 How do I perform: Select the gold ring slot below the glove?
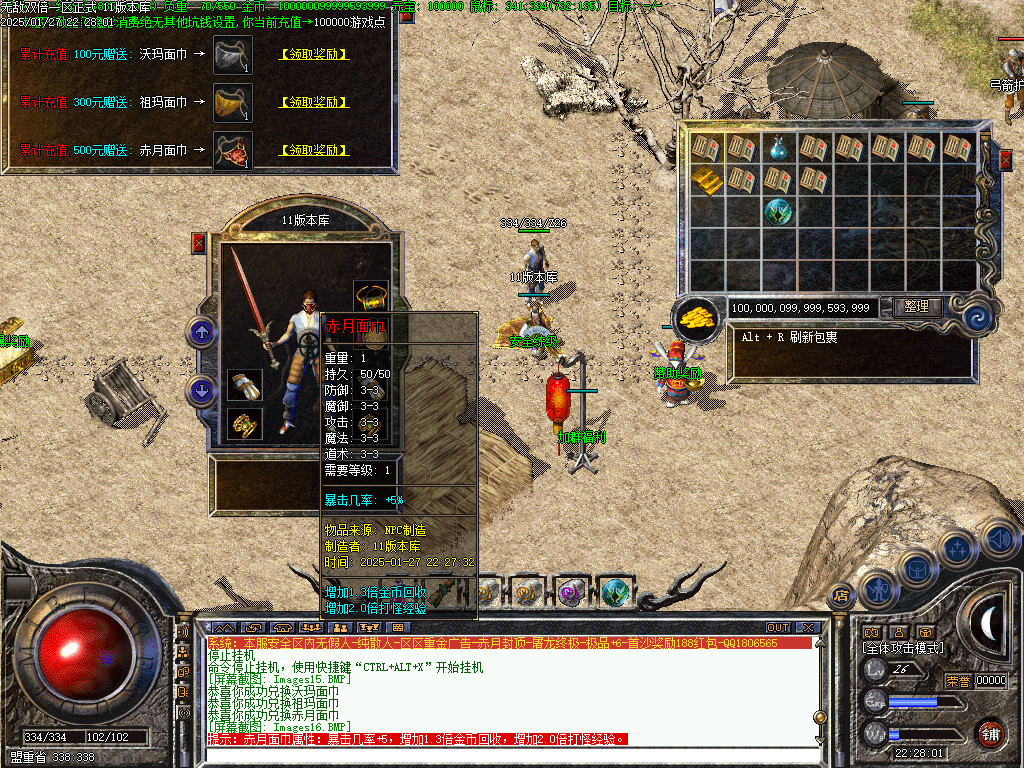(244, 424)
